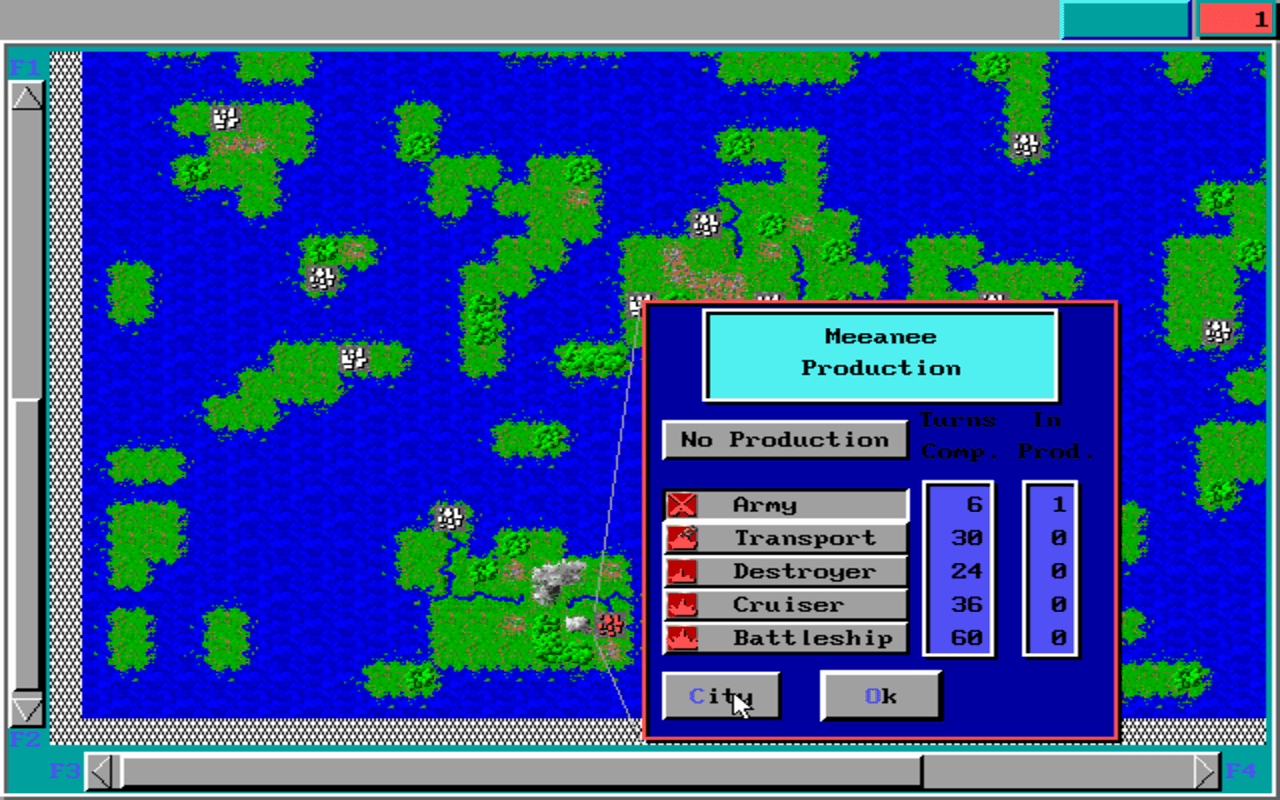Click the No Production button
This screenshot has width=1280, height=800.
784,439
